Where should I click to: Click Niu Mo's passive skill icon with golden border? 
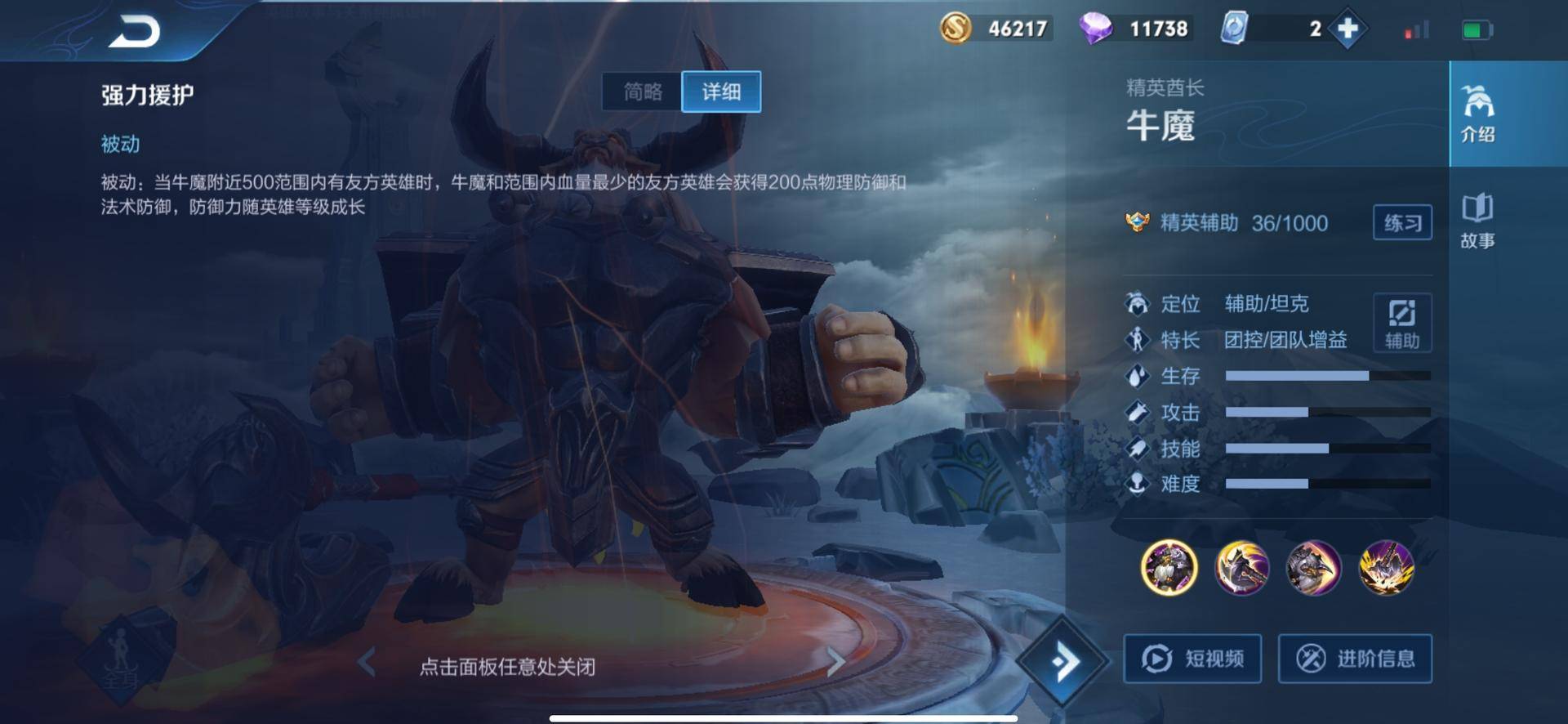[1168, 570]
